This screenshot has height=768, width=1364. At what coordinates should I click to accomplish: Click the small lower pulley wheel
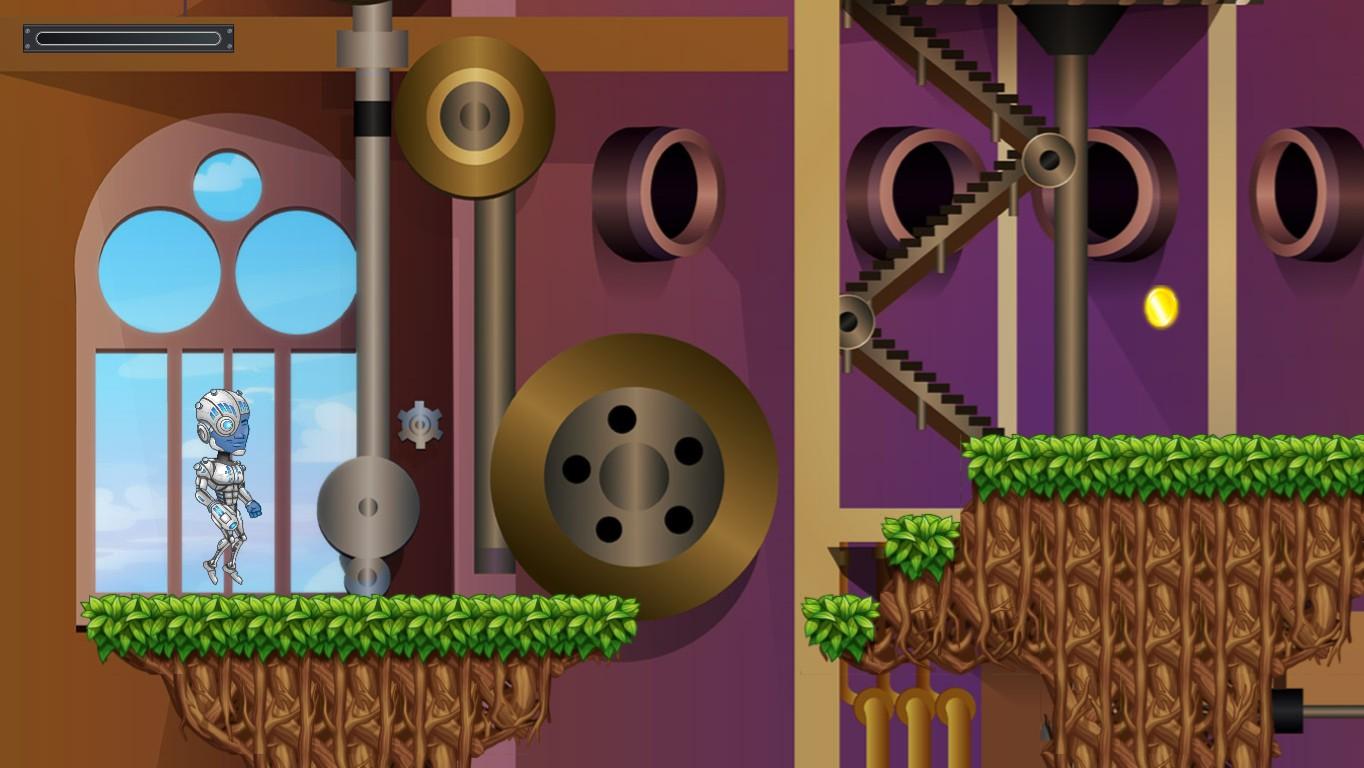(x=367, y=578)
